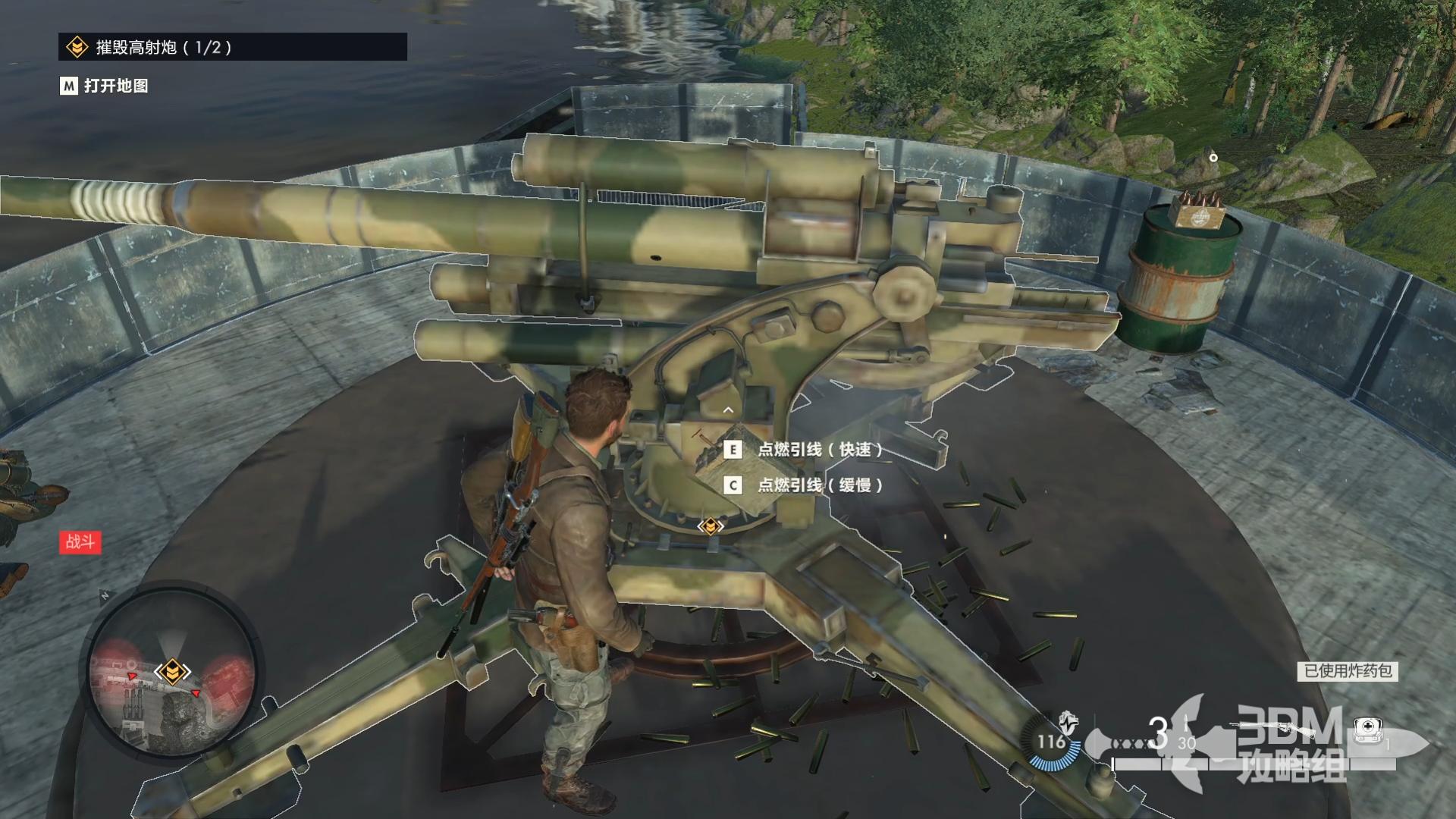Viewport: 1456px width, 819px height.
Task: Select the rifle weapon icon
Action: coord(1274,729)
